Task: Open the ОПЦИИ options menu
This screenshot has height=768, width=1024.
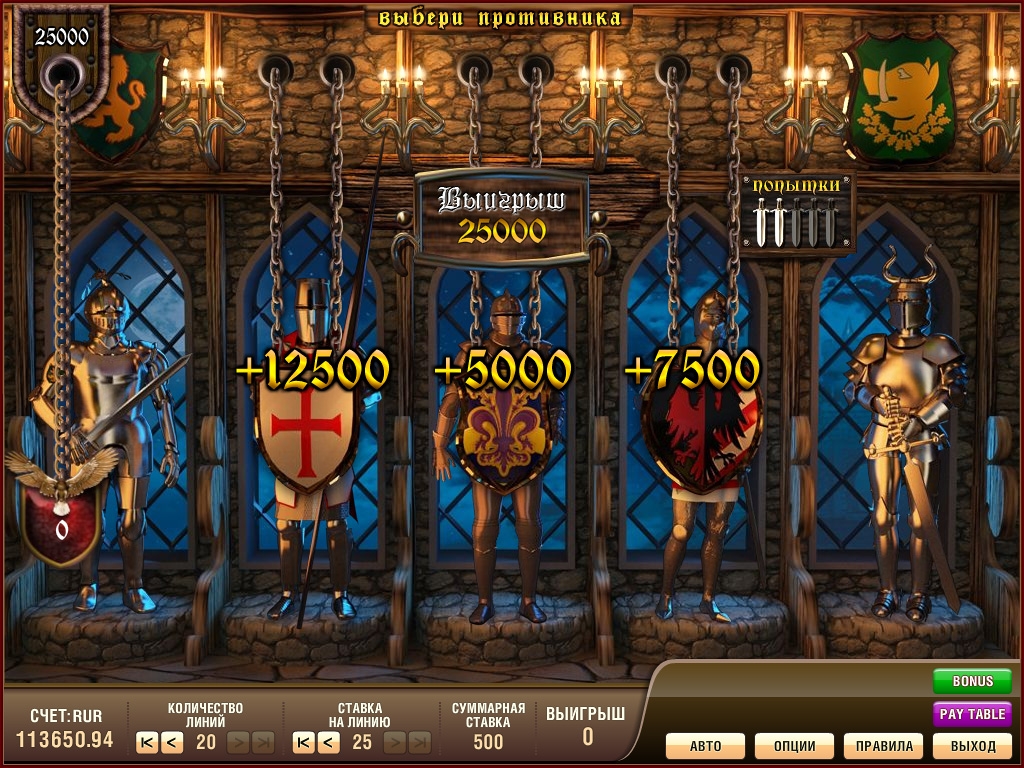Action: point(794,746)
